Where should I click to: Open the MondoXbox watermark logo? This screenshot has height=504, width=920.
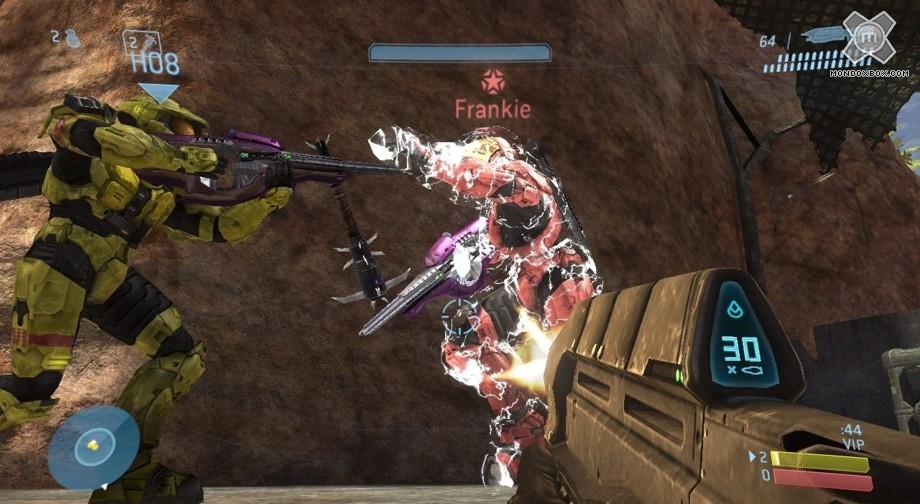867,38
